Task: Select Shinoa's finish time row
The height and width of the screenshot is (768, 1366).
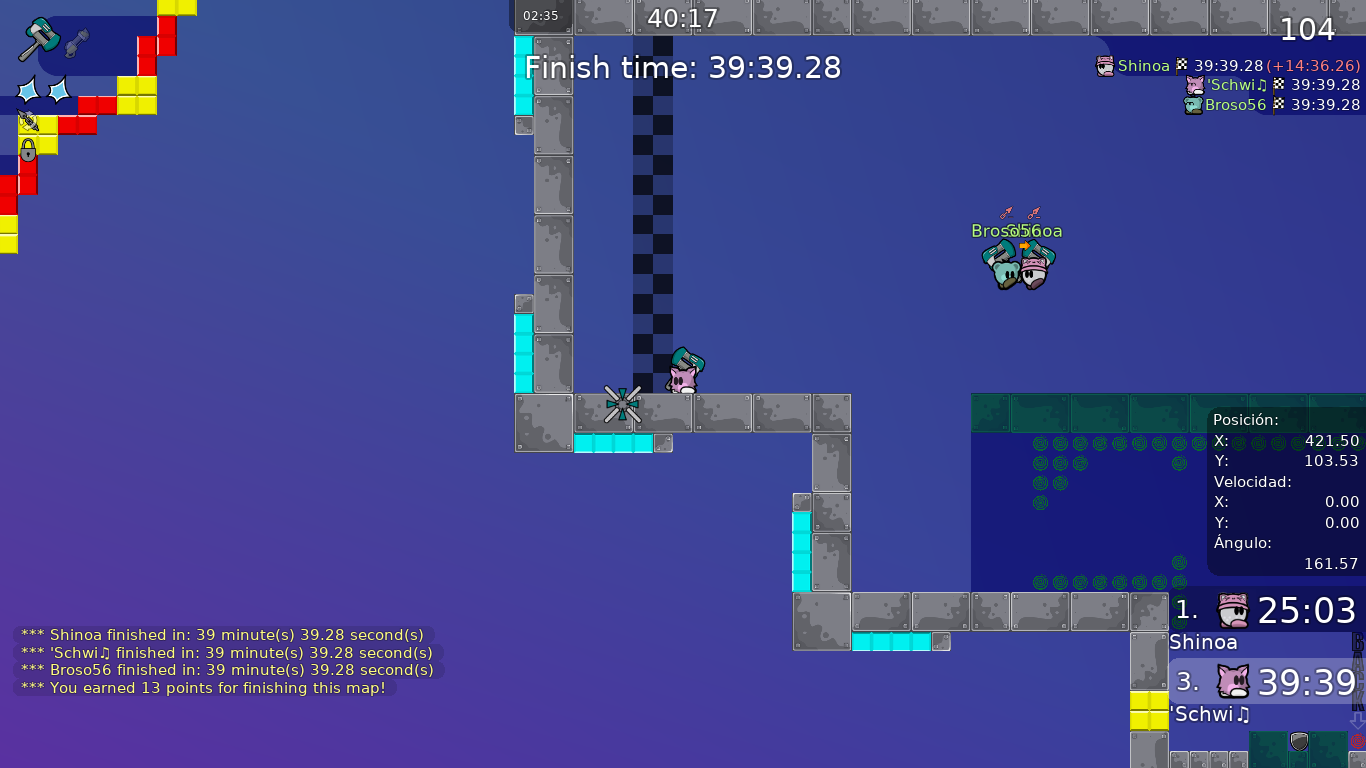Action: pyautogui.click(x=1227, y=66)
